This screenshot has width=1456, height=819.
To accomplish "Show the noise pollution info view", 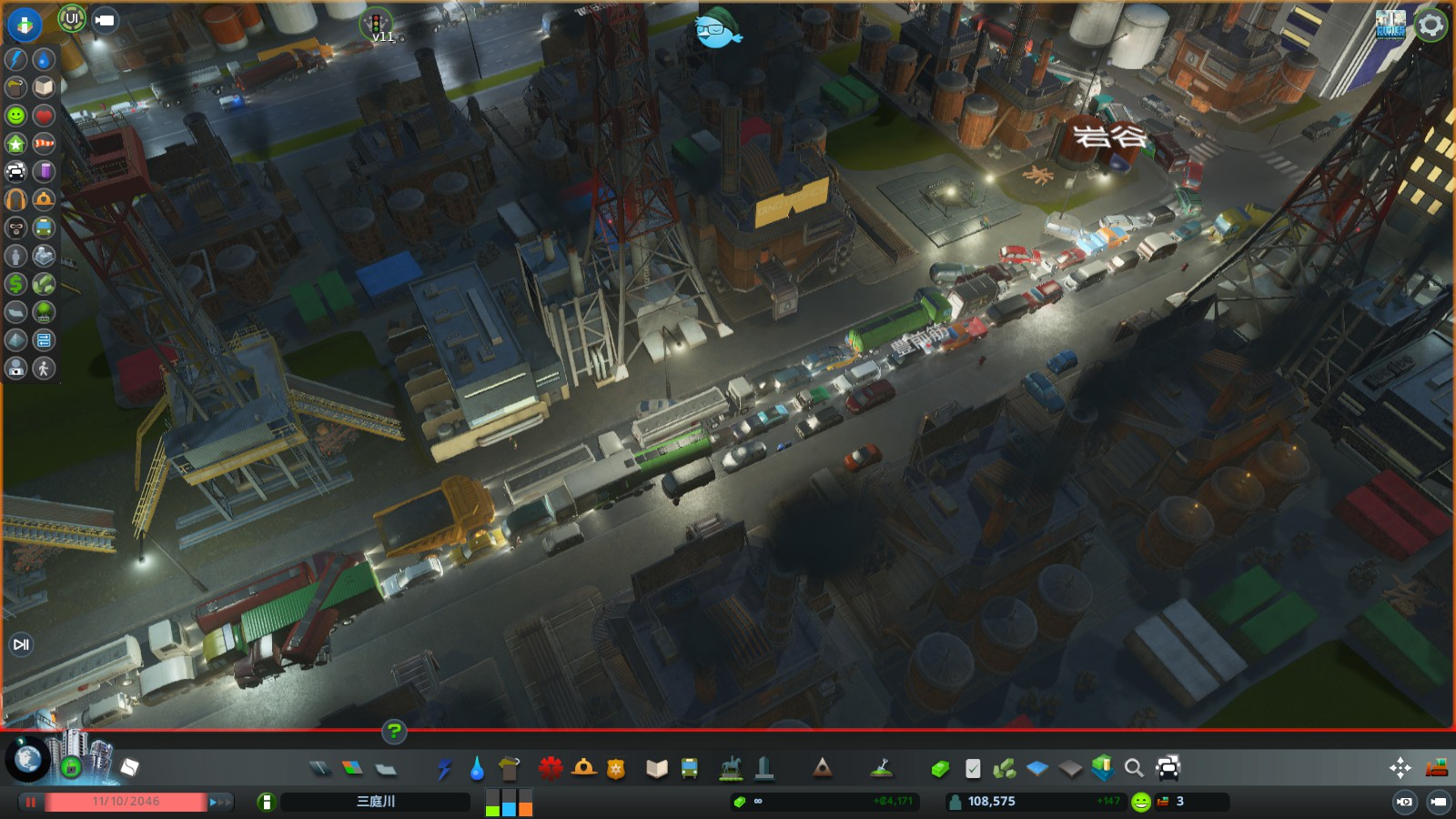I will [x=15, y=199].
